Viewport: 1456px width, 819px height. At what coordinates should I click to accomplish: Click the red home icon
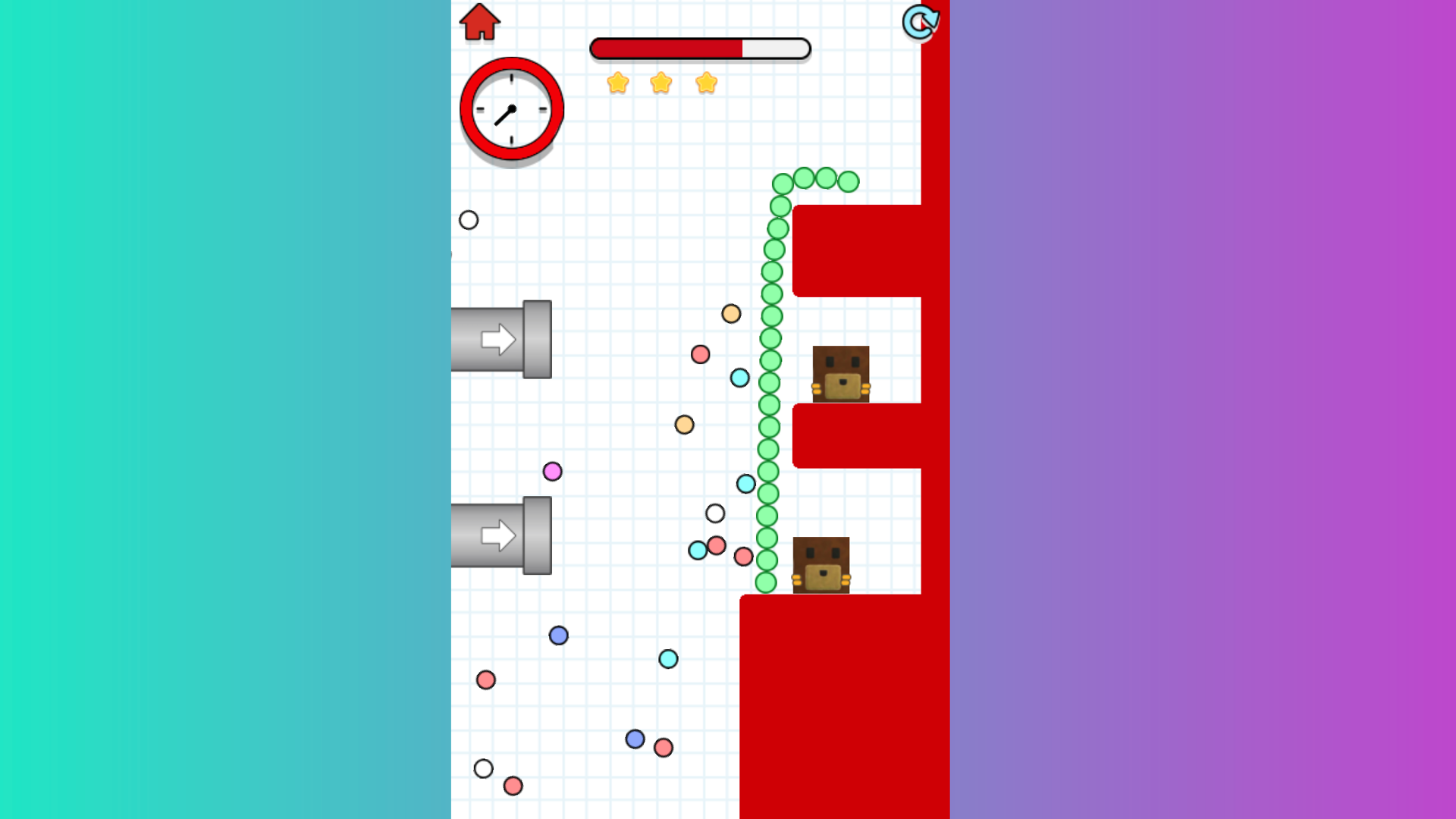pyautogui.click(x=479, y=23)
